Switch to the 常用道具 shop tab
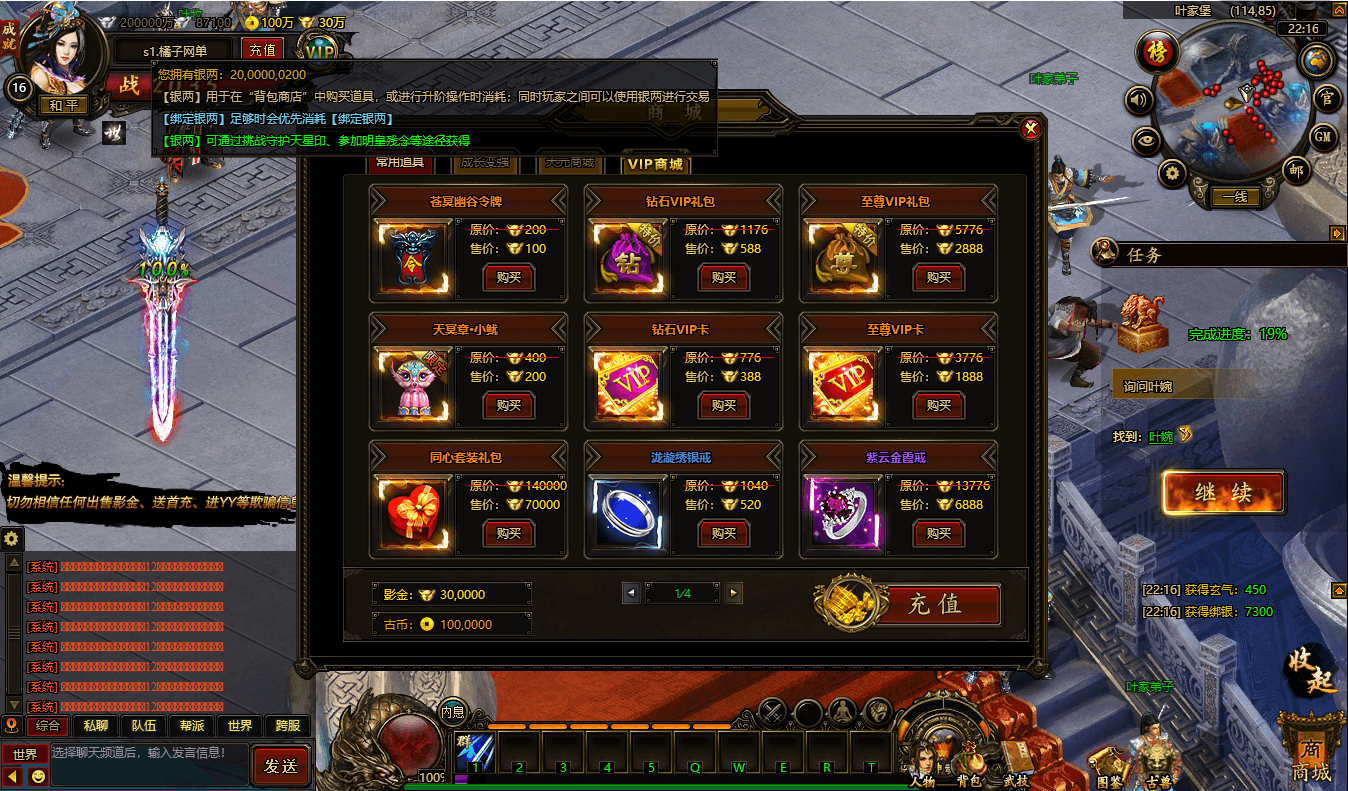Image resolution: width=1348 pixels, height=791 pixels. pyautogui.click(x=400, y=162)
